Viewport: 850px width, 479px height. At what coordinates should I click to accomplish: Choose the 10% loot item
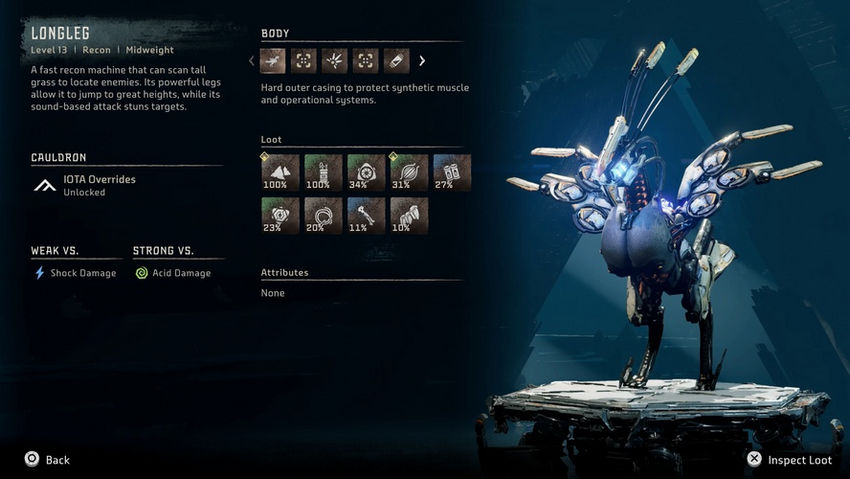pyautogui.click(x=409, y=216)
